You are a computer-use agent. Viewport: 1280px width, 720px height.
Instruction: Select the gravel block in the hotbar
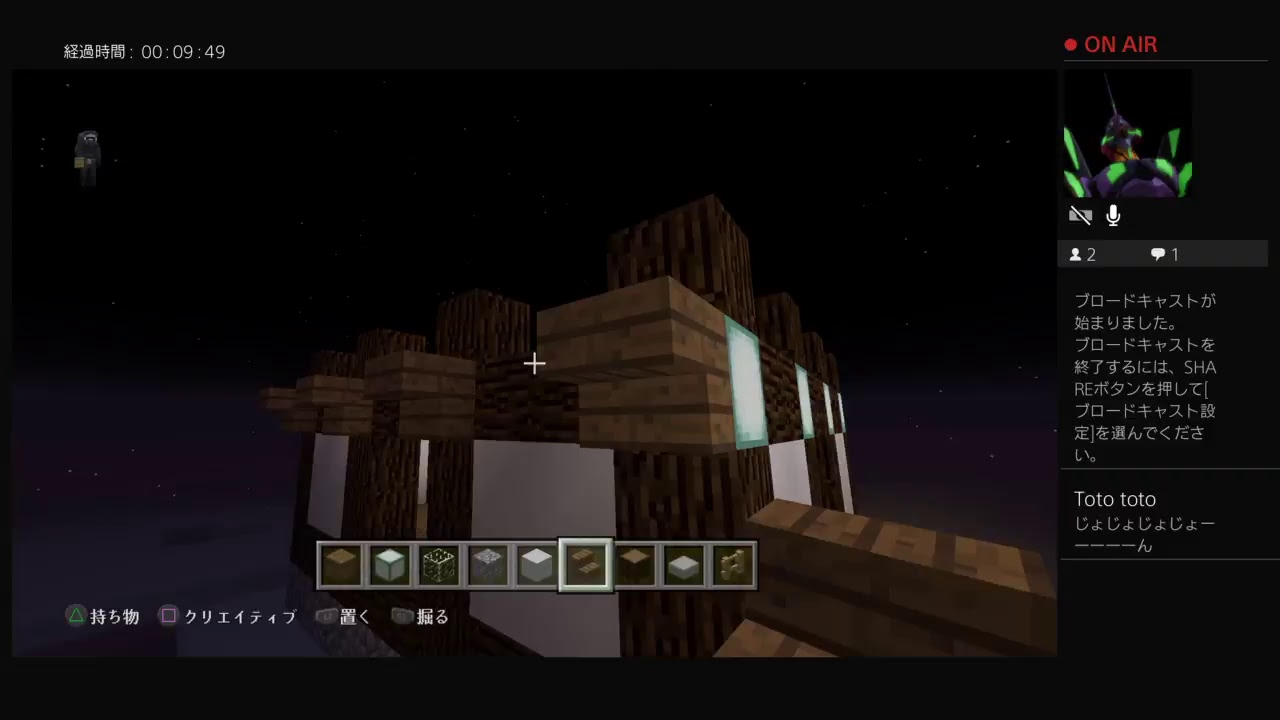coord(488,565)
